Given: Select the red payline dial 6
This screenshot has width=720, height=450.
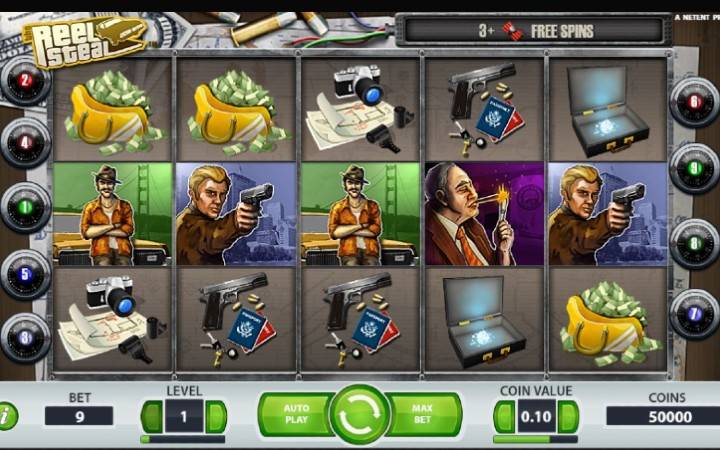Looking at the screenshot, I should point(694,101).
